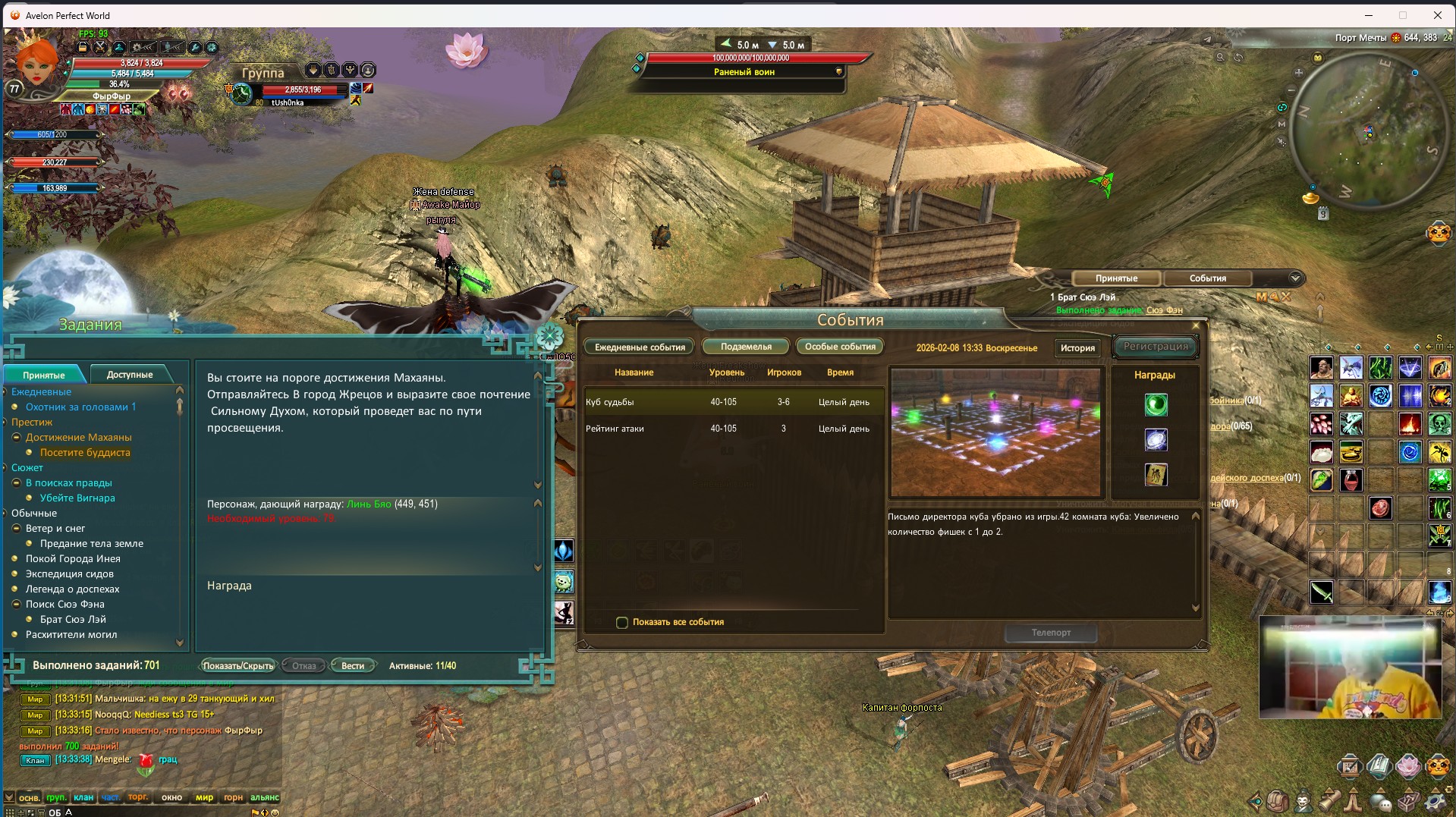
Task: Switch to the Доступные quests tab
Action: coord(130,375)
